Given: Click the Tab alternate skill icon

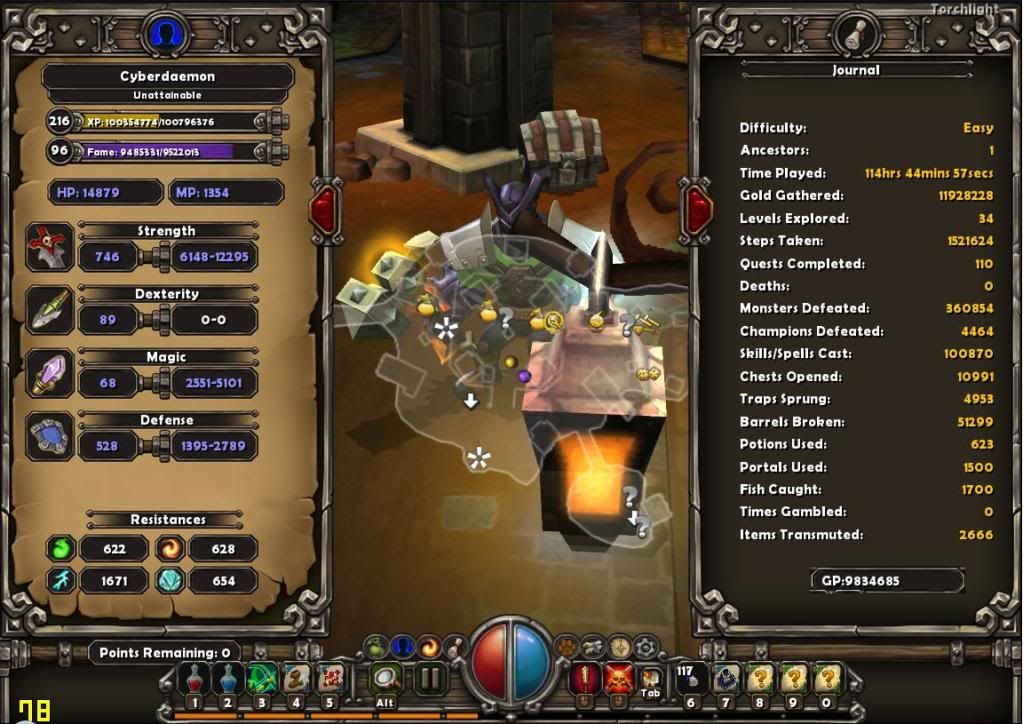Looking at the screenshot, I should pyautogui.click(x=650, y=679).
